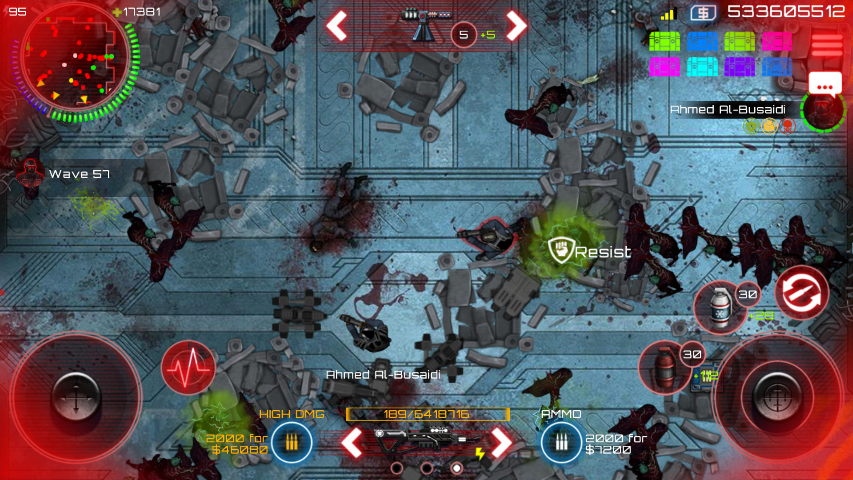View Ahmed Al-Busaidi's player portrait
The image size is (853, 480).
(x=823, y=110)
